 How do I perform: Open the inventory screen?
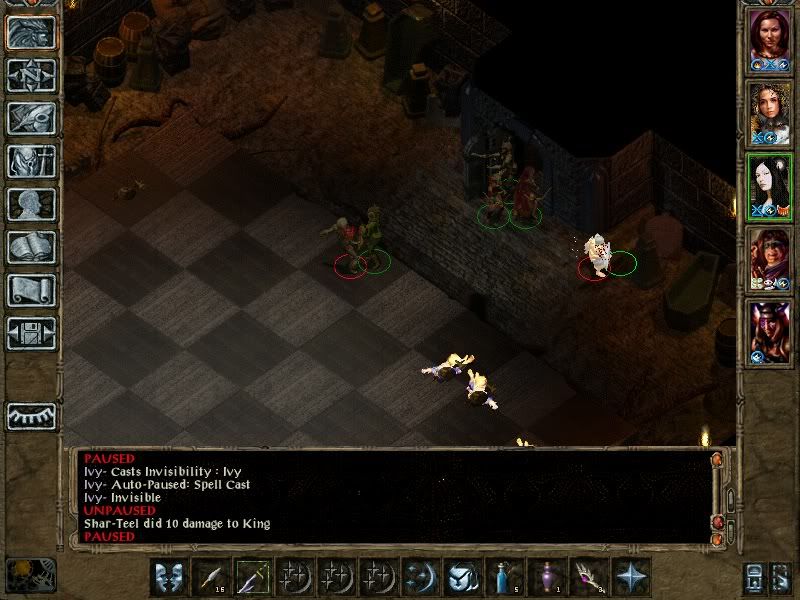31,161
